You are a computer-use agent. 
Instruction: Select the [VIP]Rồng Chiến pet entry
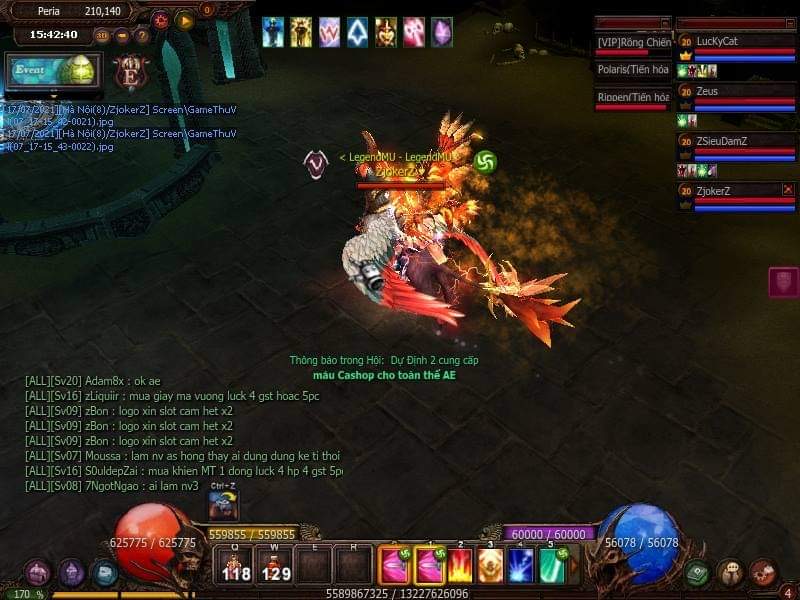coord(632,42)
